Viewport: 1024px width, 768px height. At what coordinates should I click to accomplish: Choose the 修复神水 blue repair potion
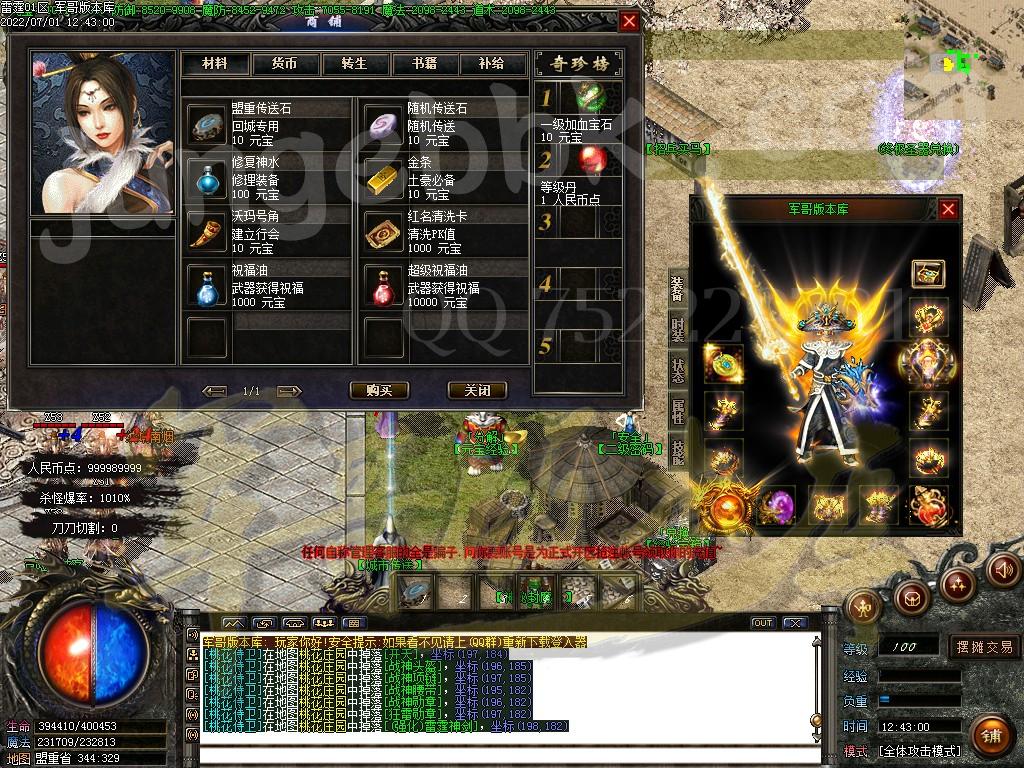(207, 178)
